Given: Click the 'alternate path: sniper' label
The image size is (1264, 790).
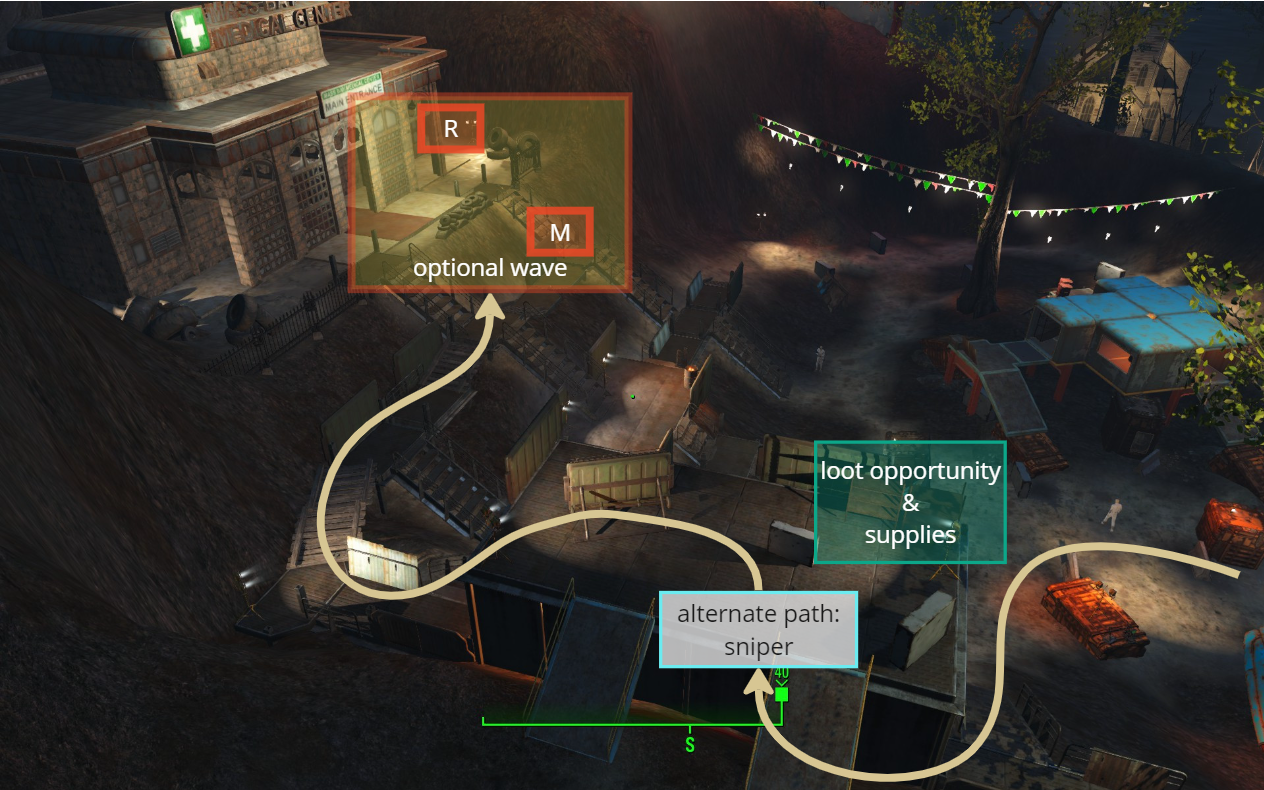Looking at the screenshot, I should point(758,629).
